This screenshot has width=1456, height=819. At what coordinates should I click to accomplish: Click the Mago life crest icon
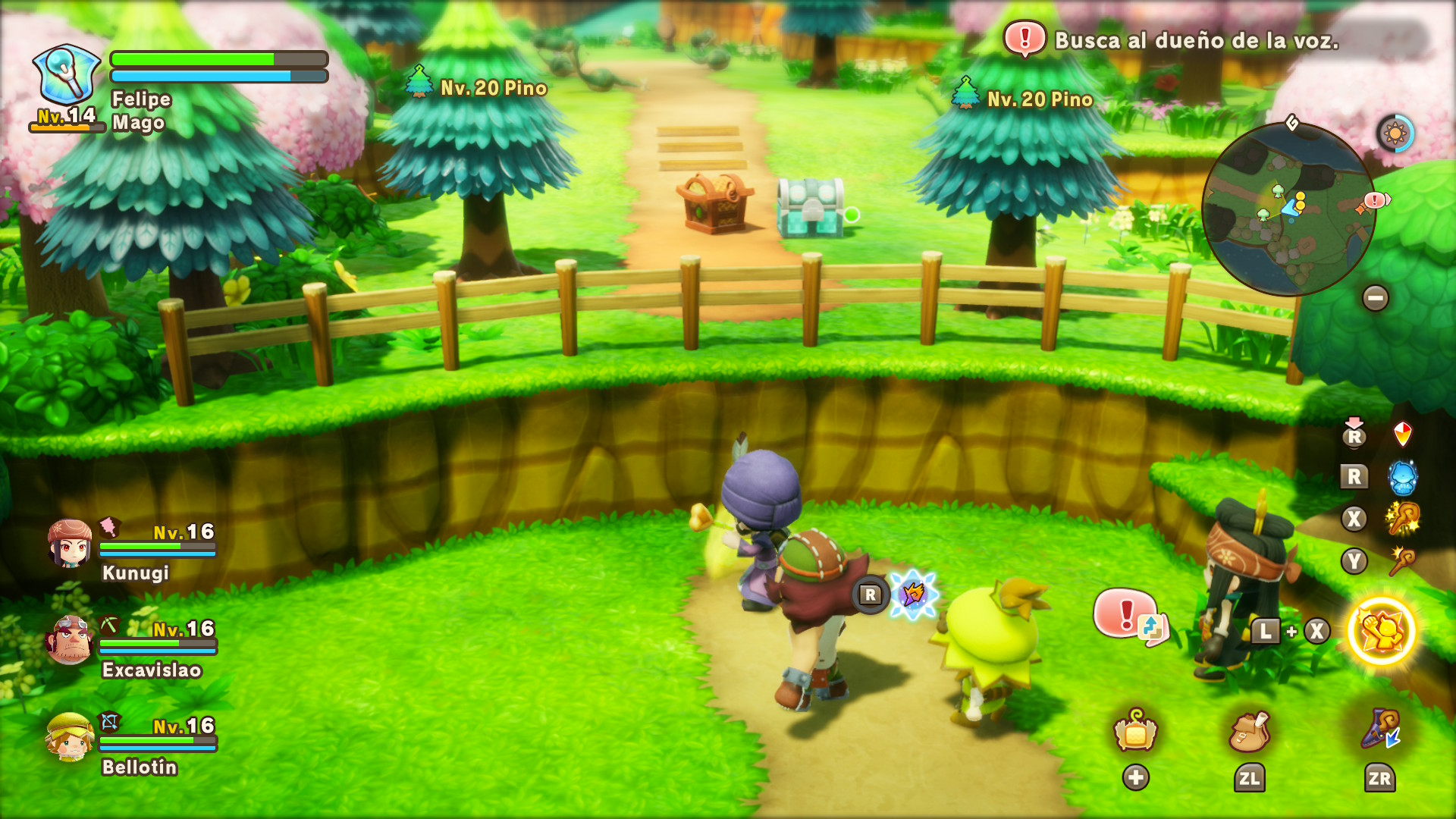[67, 74]
